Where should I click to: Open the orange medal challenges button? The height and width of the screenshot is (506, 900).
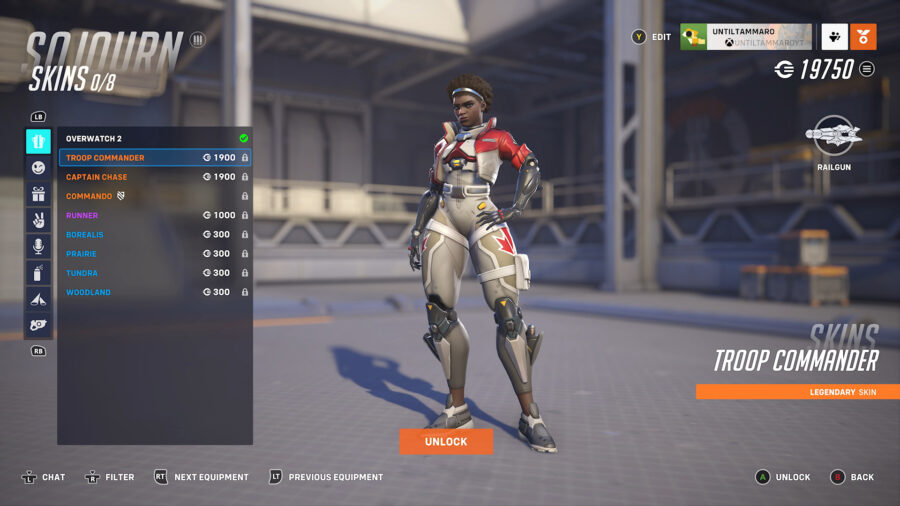(x=863, y=37)
